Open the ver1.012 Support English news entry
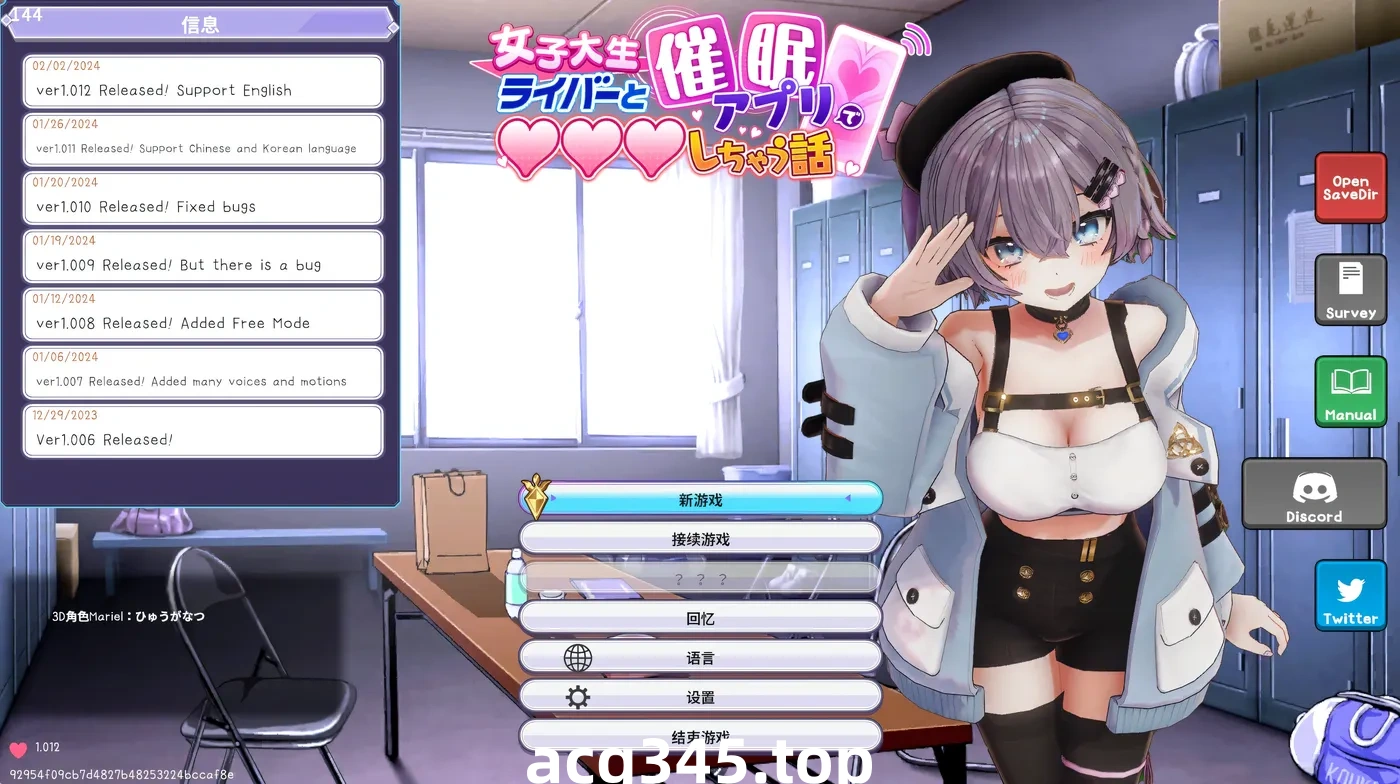Image resolution: width=1400 pixels, height=784 pixels. pos(202,81)
